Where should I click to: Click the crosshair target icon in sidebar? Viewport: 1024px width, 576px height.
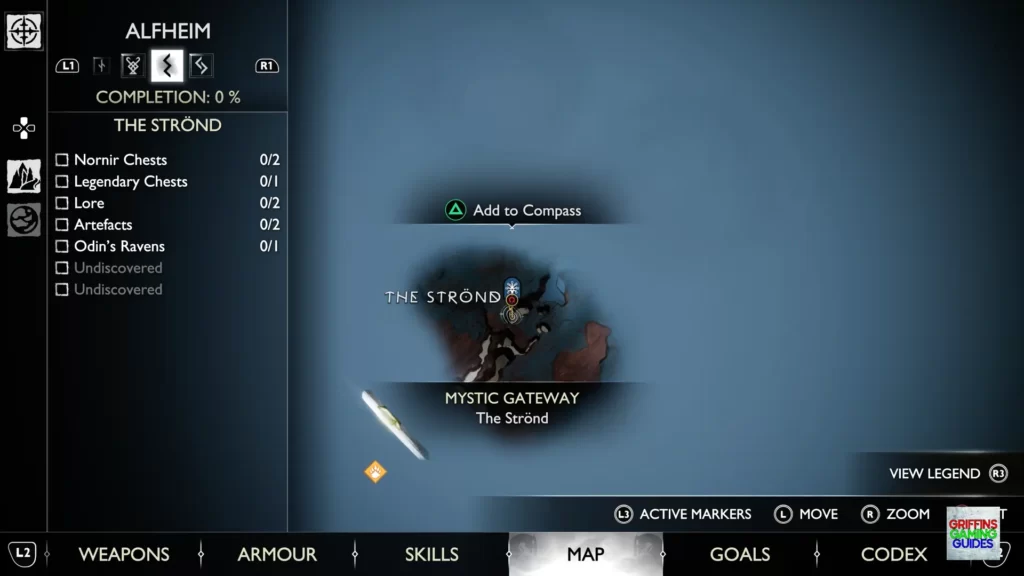(x=24, y=31)
